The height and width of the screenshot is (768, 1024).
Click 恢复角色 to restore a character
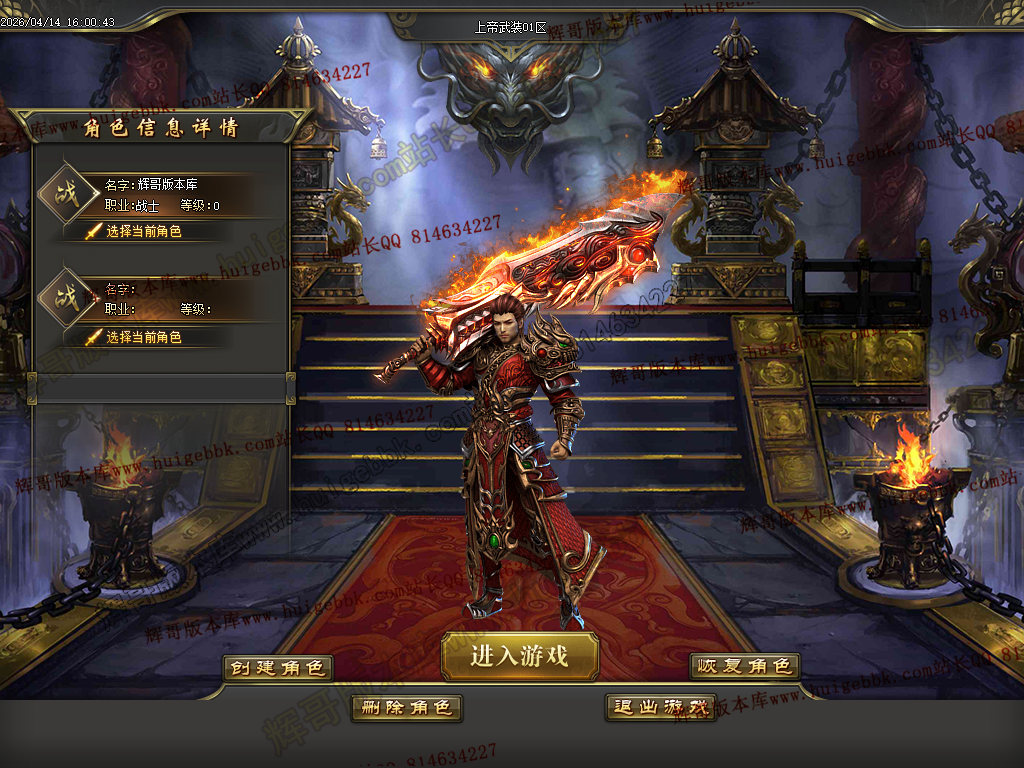tap(745, 666)
